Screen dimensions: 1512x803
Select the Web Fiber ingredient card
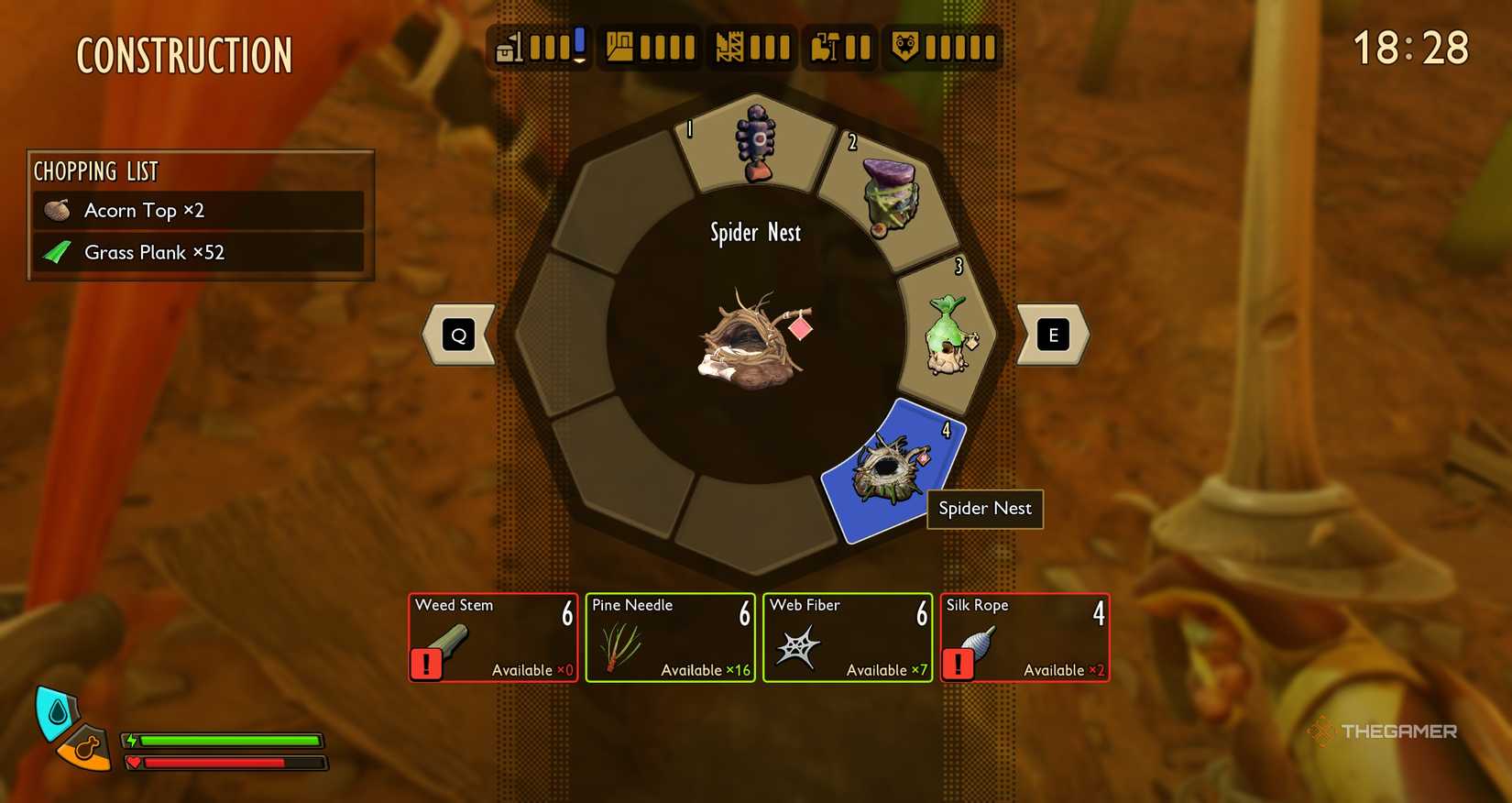(848, 638)
